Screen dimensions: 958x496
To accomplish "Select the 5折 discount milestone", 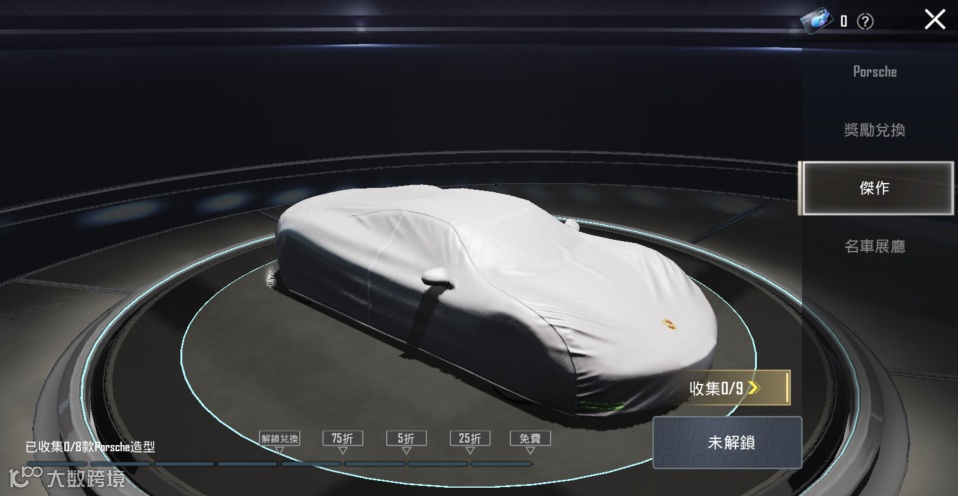I will coord(405,439).
